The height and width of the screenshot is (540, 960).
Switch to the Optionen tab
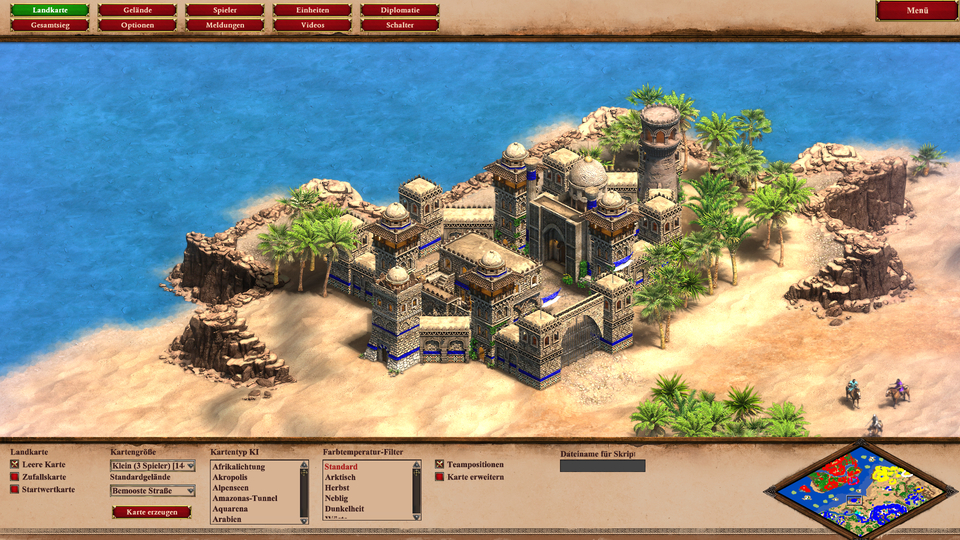tap(138, 25)
